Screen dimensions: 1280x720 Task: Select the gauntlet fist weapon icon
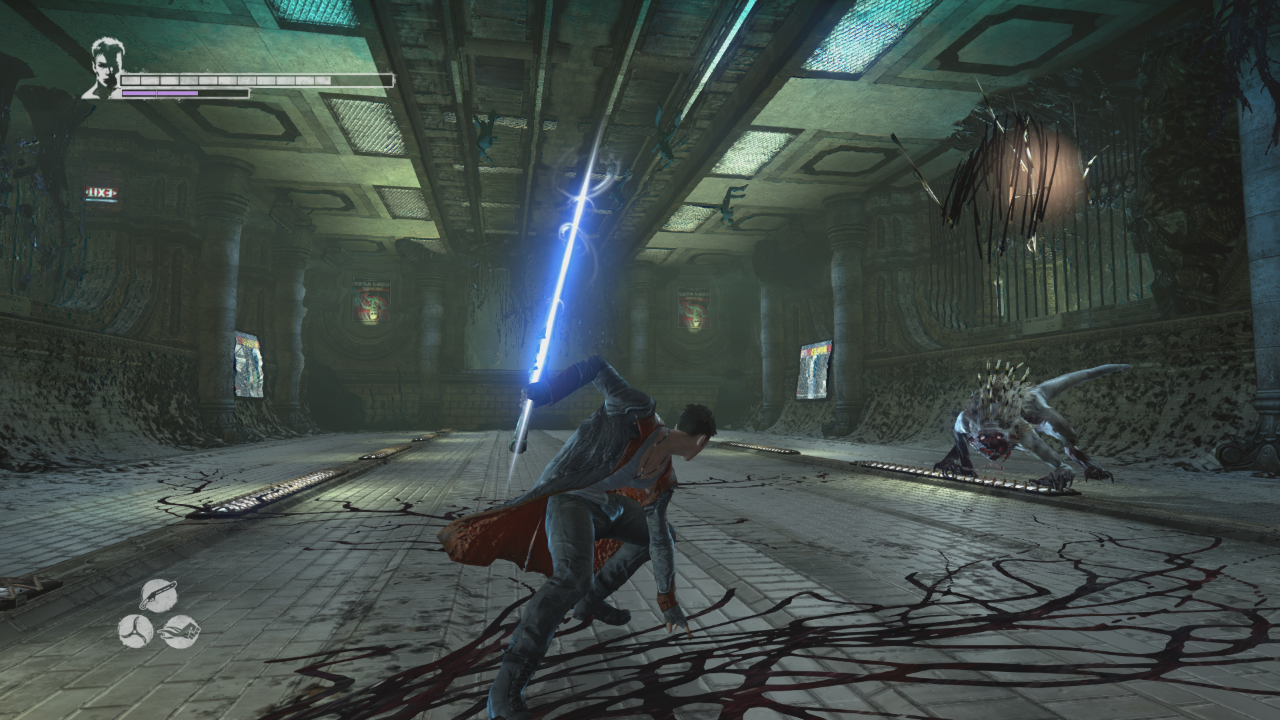[x=180, y=631]
